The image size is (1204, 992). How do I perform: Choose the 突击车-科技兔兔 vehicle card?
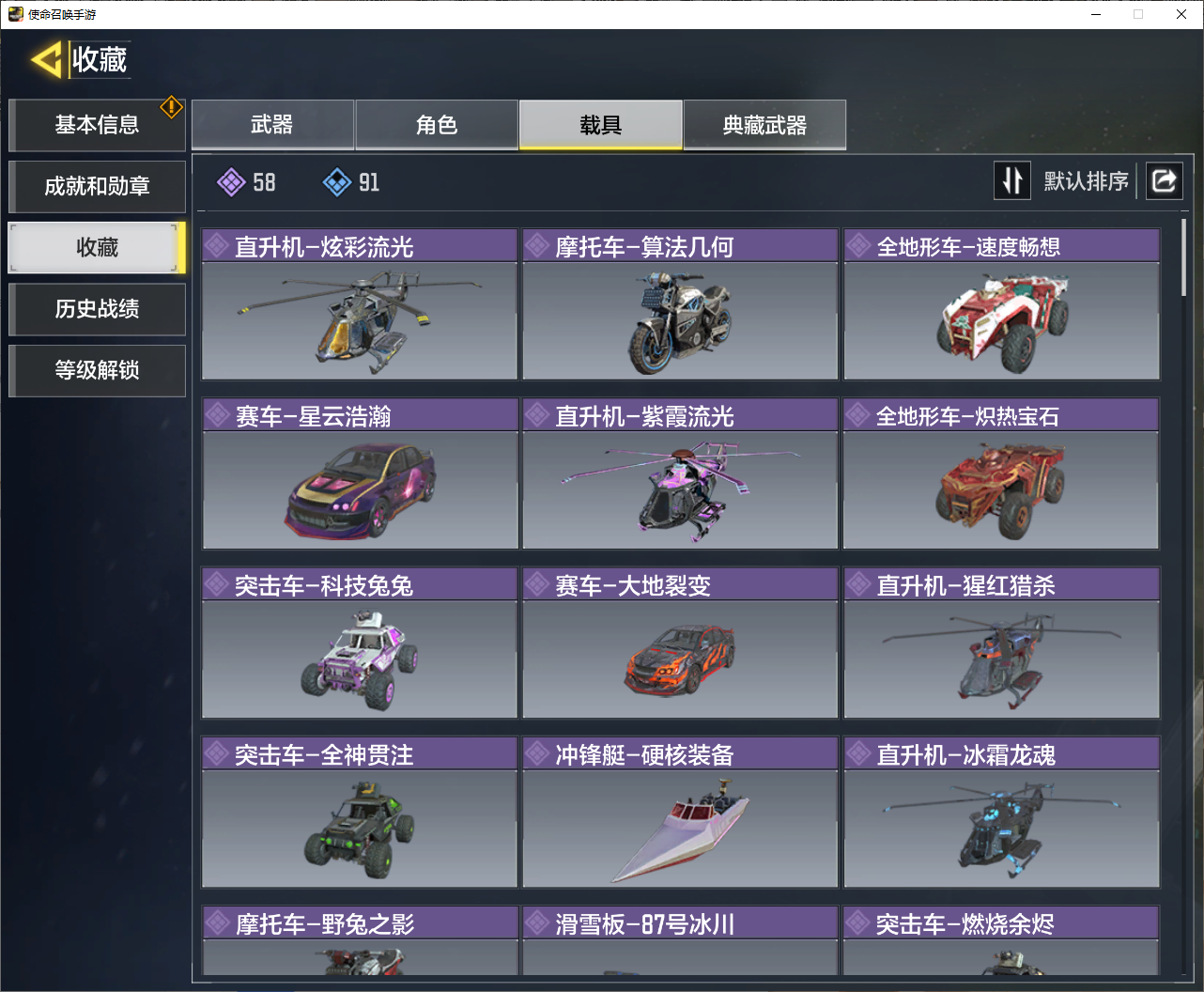pos(360,643)
